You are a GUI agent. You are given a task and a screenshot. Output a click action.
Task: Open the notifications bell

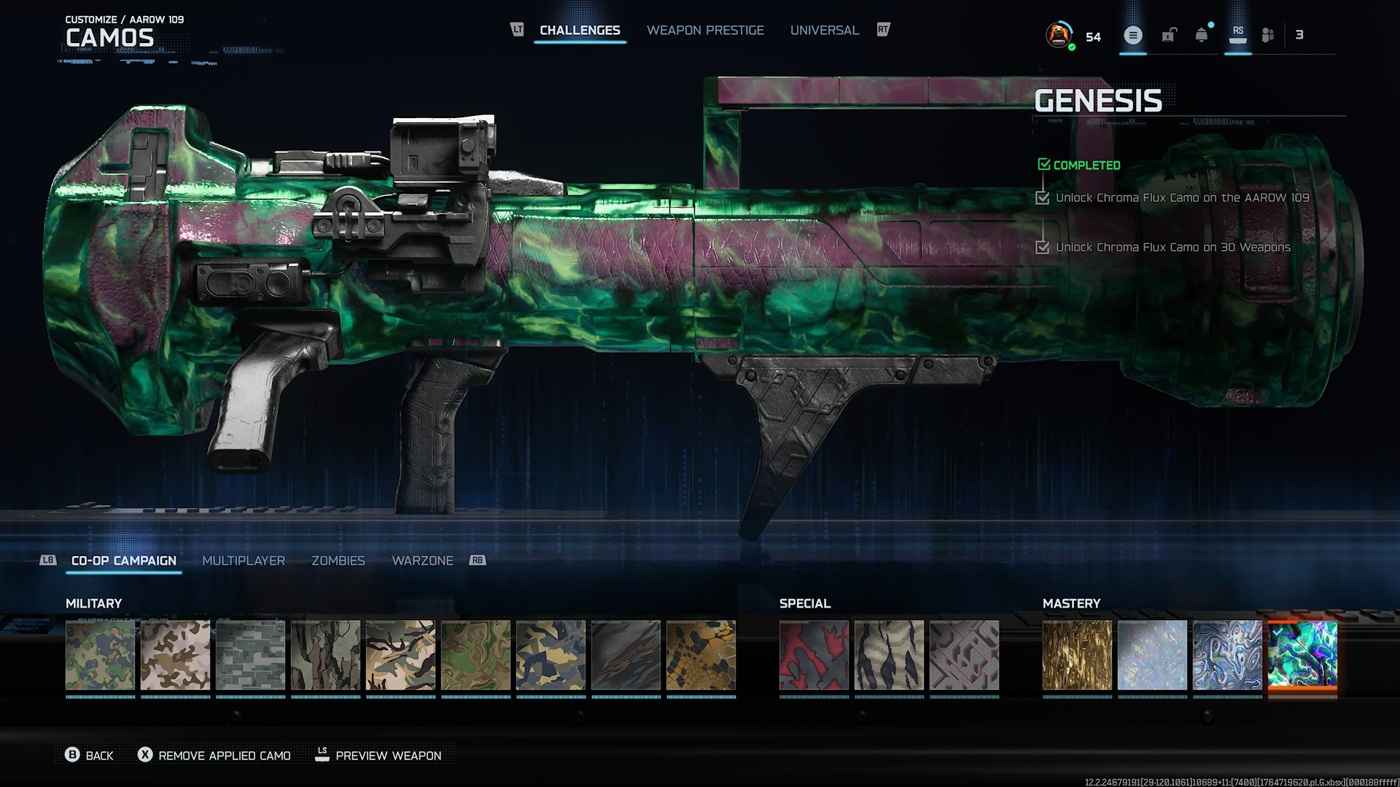tap(1201, 35)
